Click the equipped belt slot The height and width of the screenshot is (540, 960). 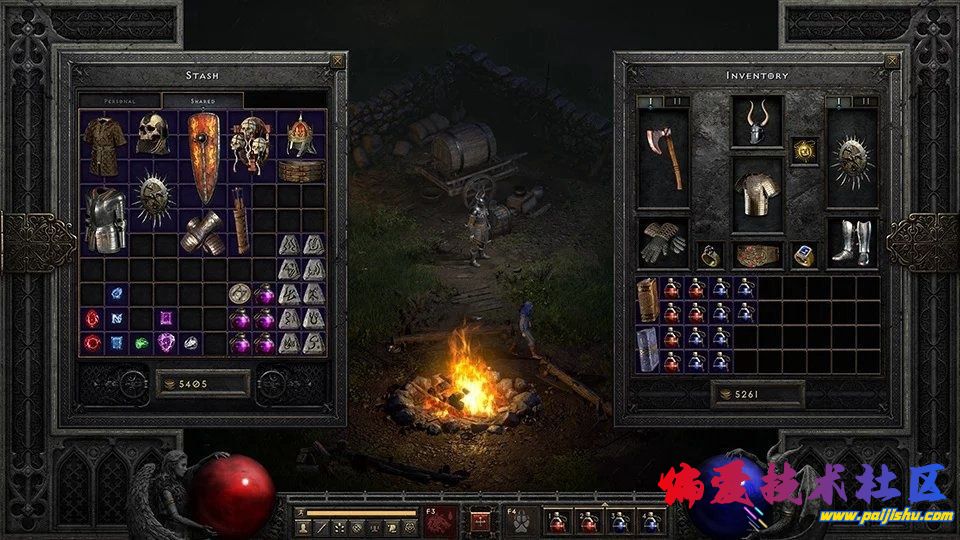pyautogui.click(x=757, y=256)
